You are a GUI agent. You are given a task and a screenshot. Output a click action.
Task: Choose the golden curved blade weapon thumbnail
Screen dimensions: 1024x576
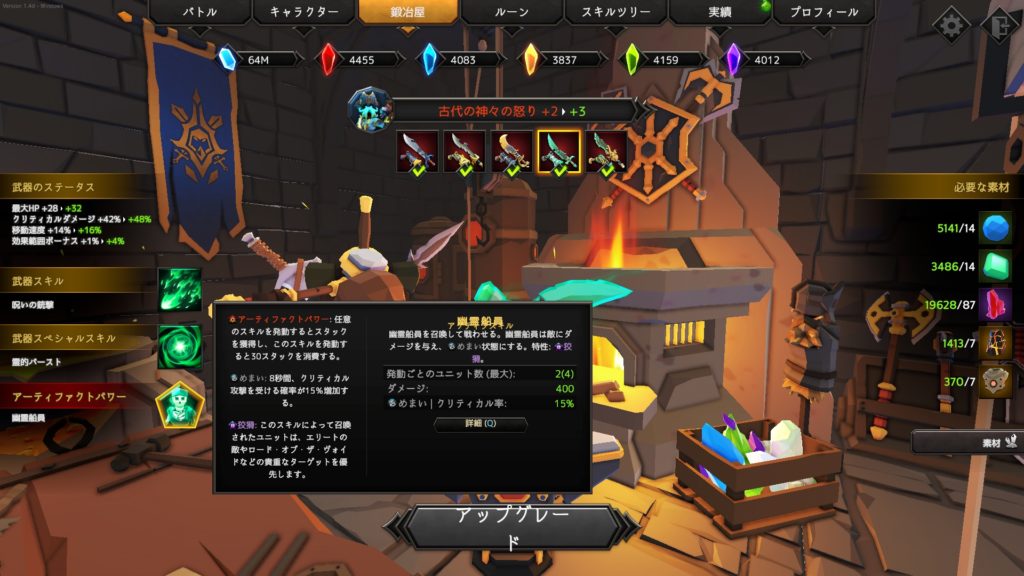pos(512,152)
